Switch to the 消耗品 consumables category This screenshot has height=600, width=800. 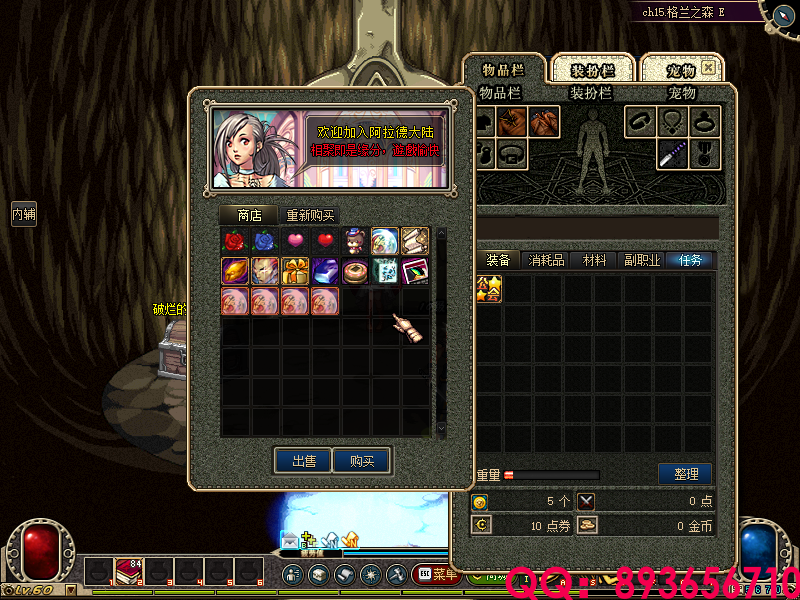click(546, 260)
